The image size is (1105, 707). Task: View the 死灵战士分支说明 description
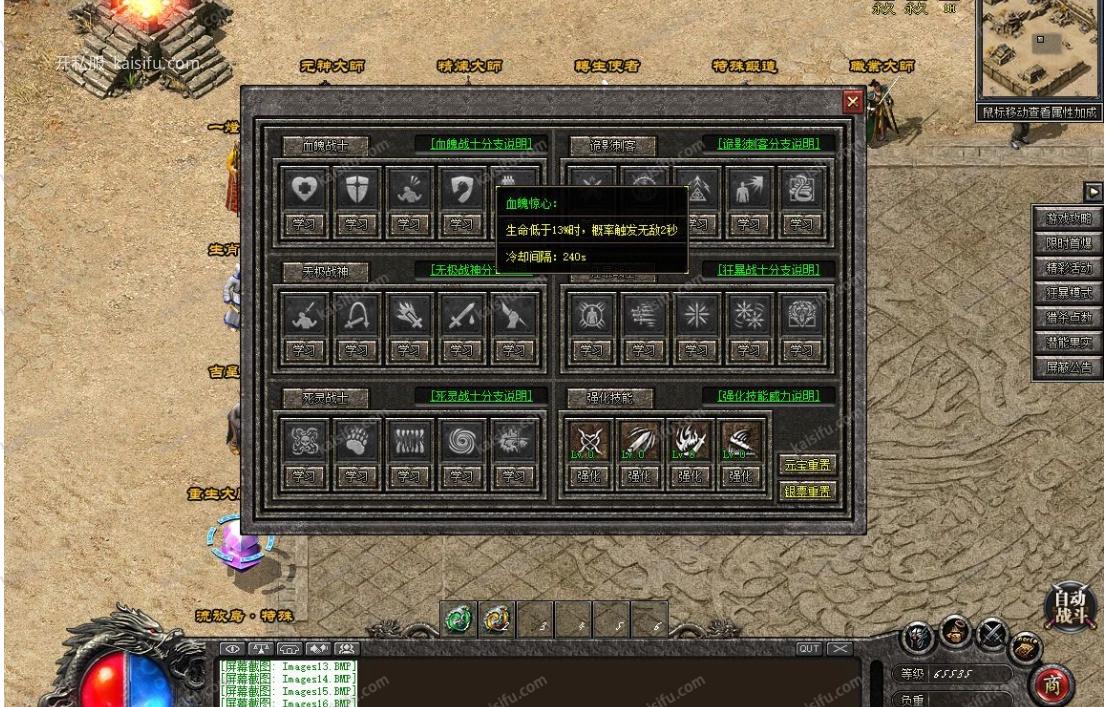coord(481,396)
